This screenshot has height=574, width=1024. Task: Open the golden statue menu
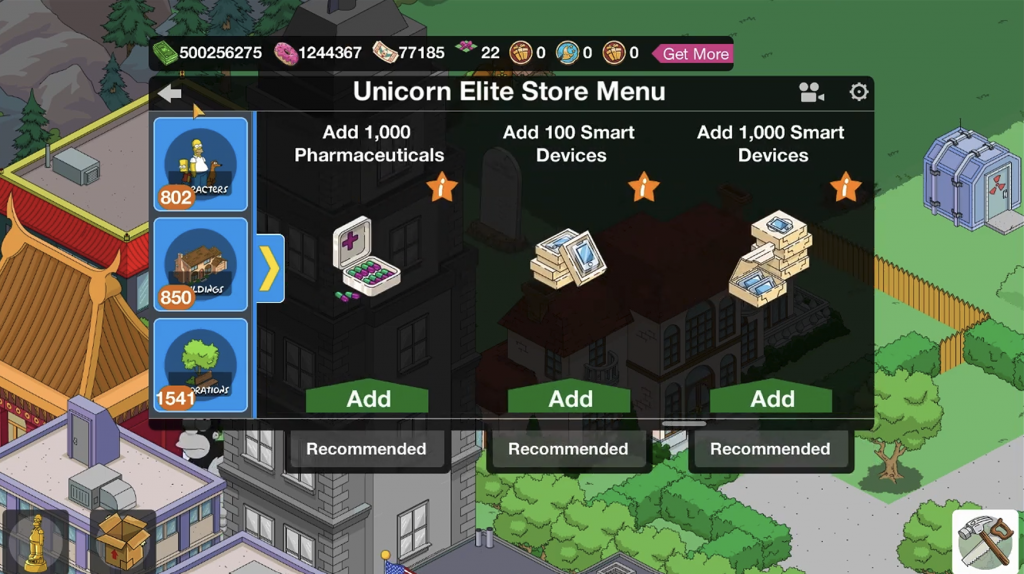[36, 541]
